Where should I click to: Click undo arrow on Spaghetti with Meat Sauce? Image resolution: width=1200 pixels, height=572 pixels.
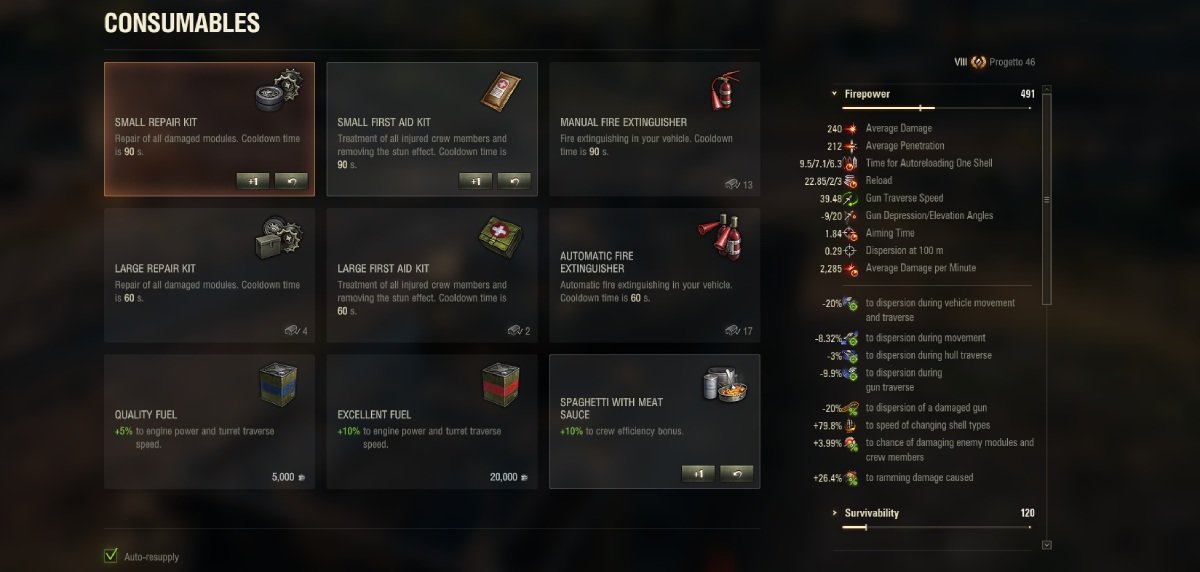736,473
